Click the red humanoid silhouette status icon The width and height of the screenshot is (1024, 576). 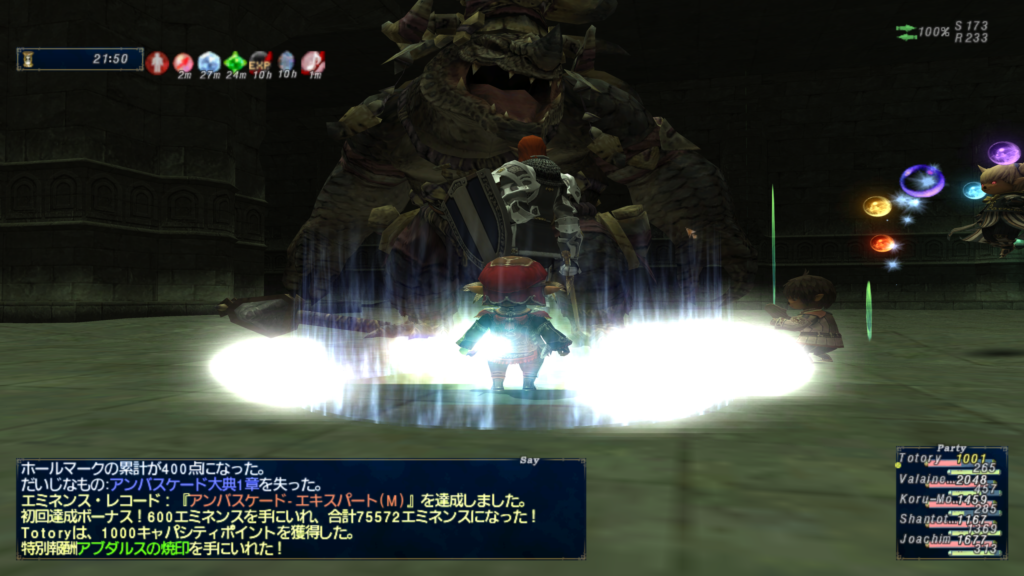pyautogui.click(x=157, y=63)
